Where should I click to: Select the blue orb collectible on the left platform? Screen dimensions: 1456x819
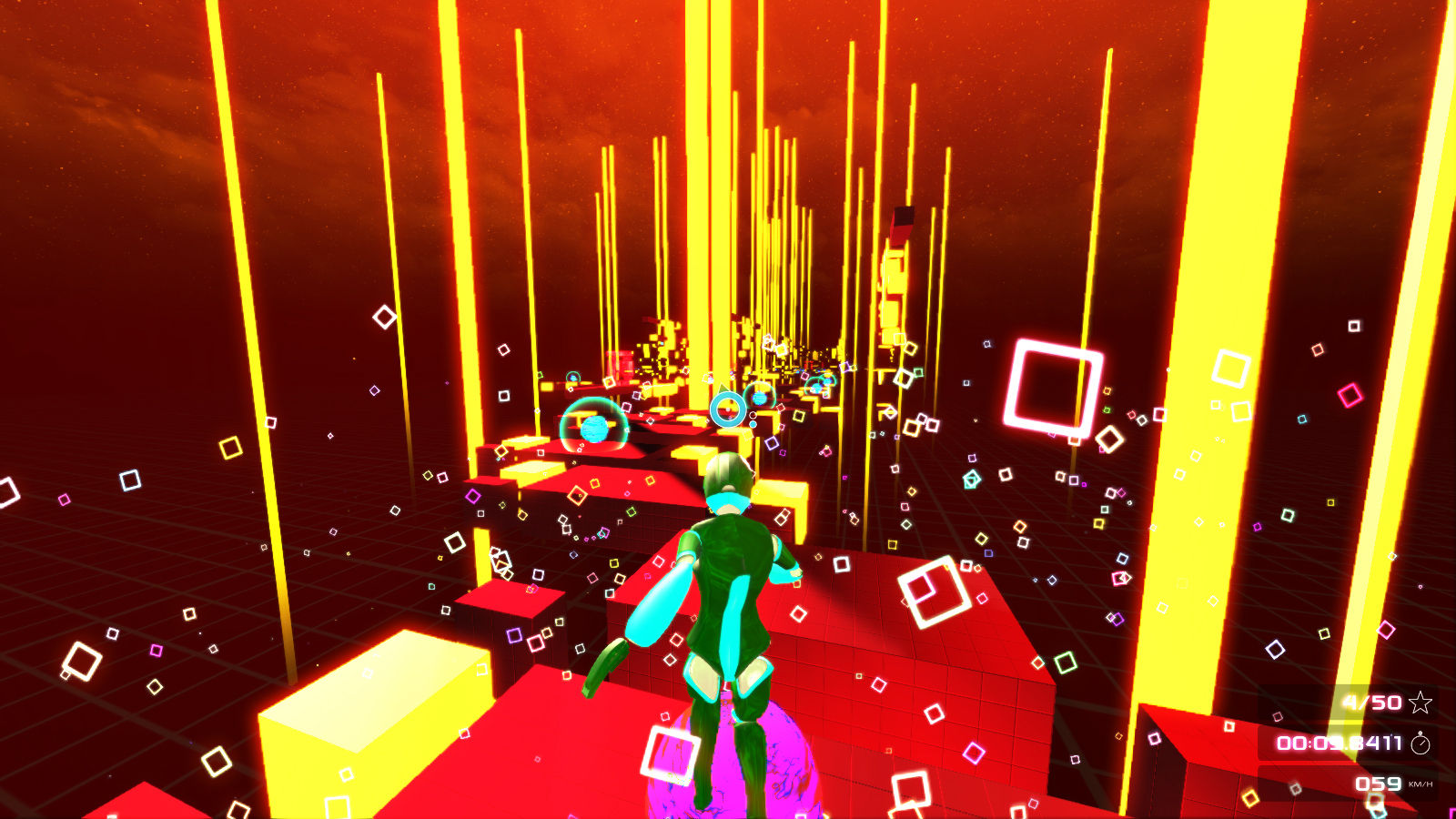[x=593, y=430]
